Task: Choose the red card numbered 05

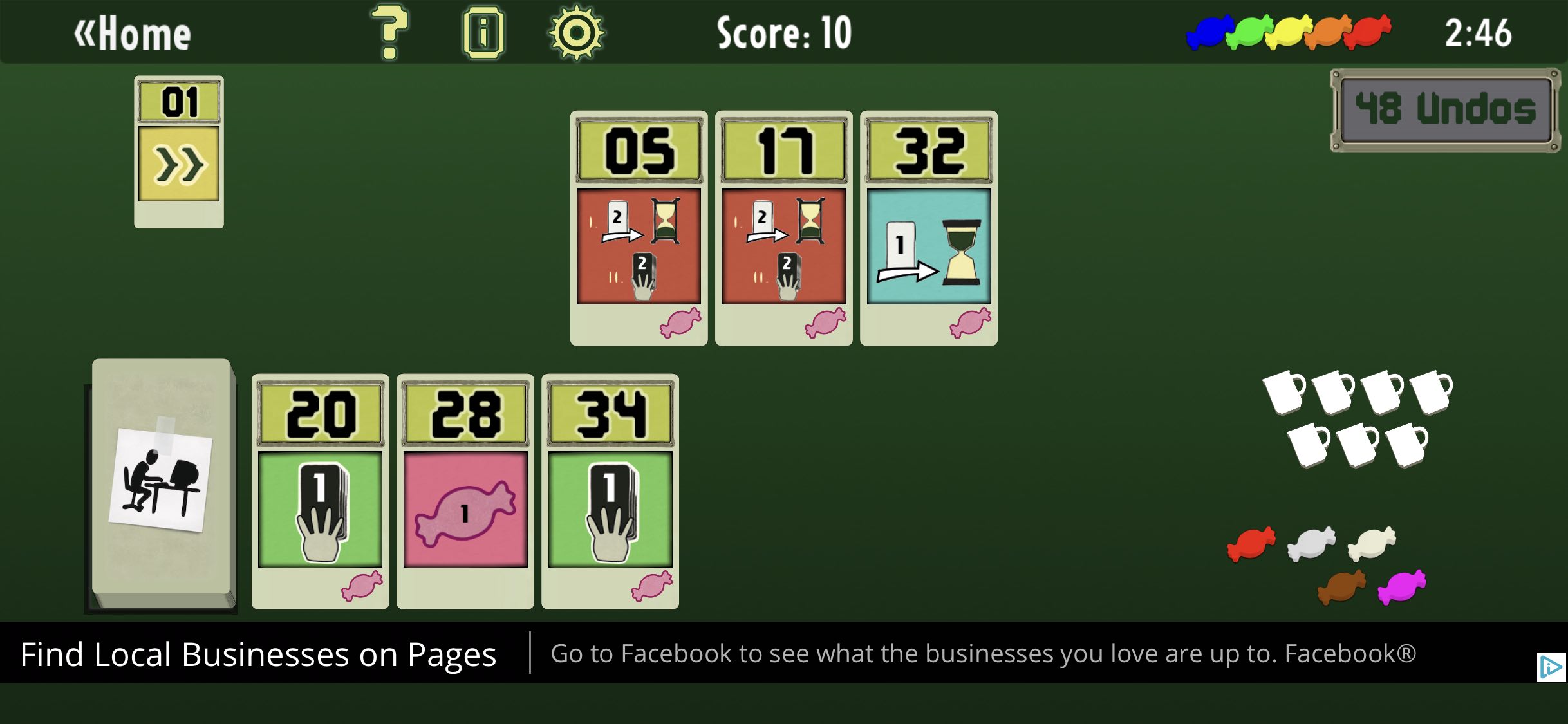Action: (639, 228)
